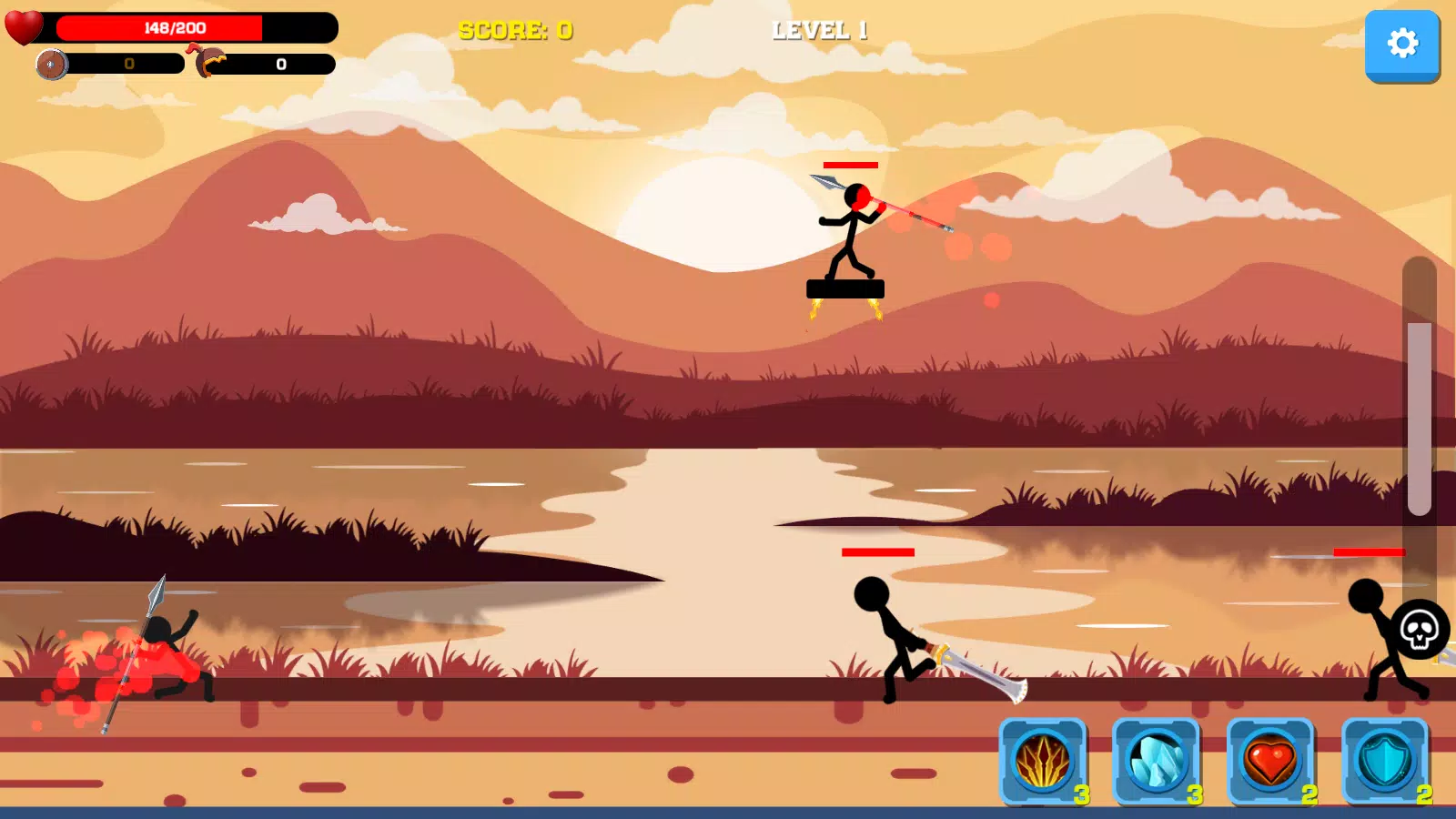The height and width of the screenshot is (819, 1456).
Task: Activate the fire spikes ability
Action: [1043, 761]
